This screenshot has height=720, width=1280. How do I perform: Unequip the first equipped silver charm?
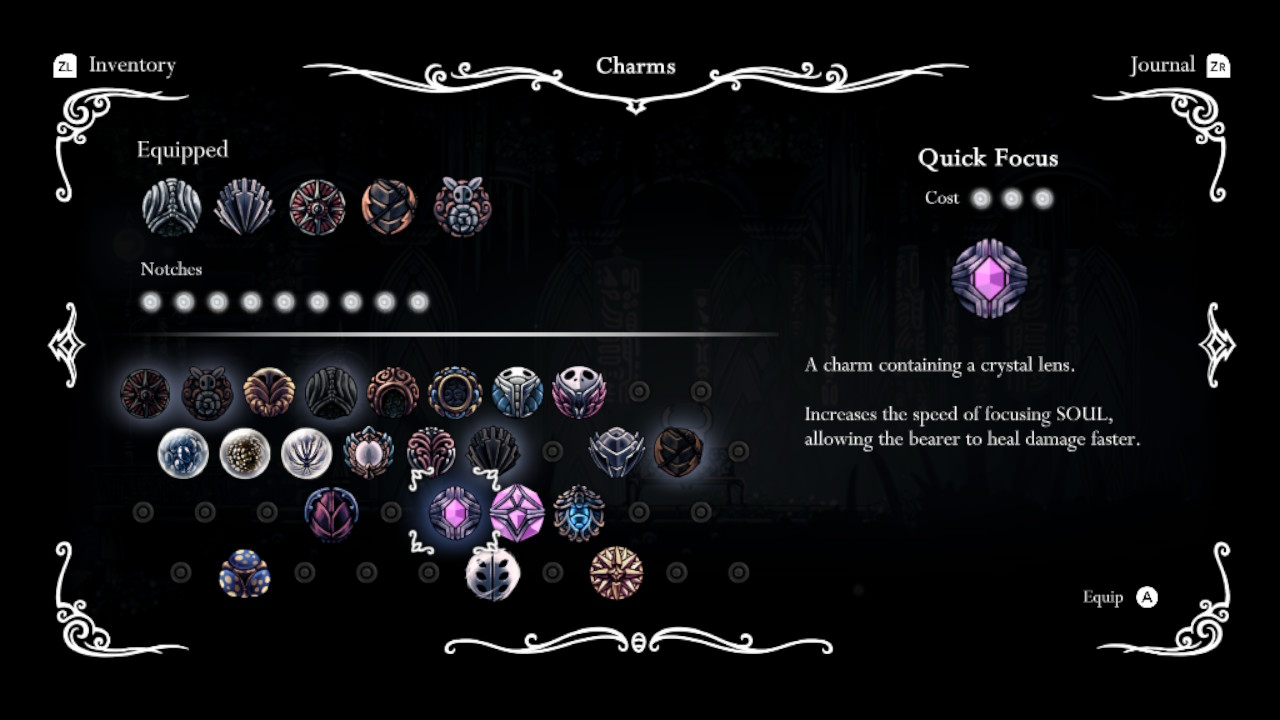tap(170, 204)
